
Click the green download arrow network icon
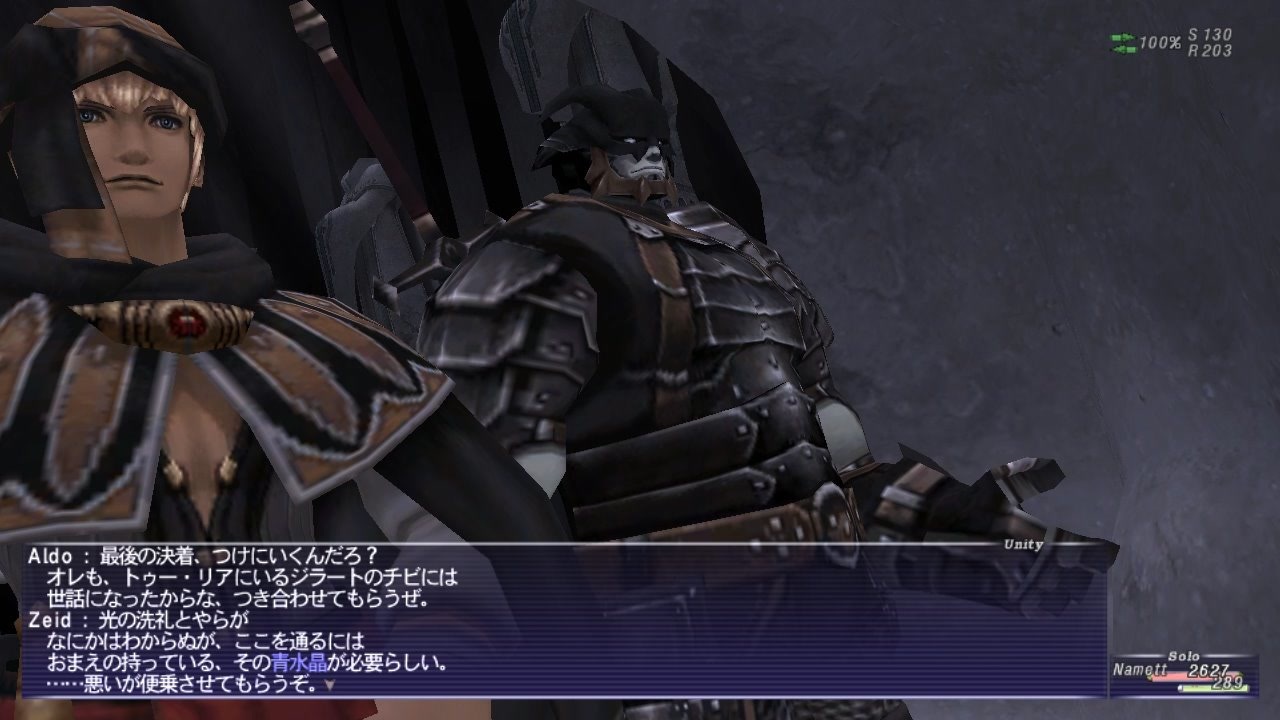point(1122,48)
